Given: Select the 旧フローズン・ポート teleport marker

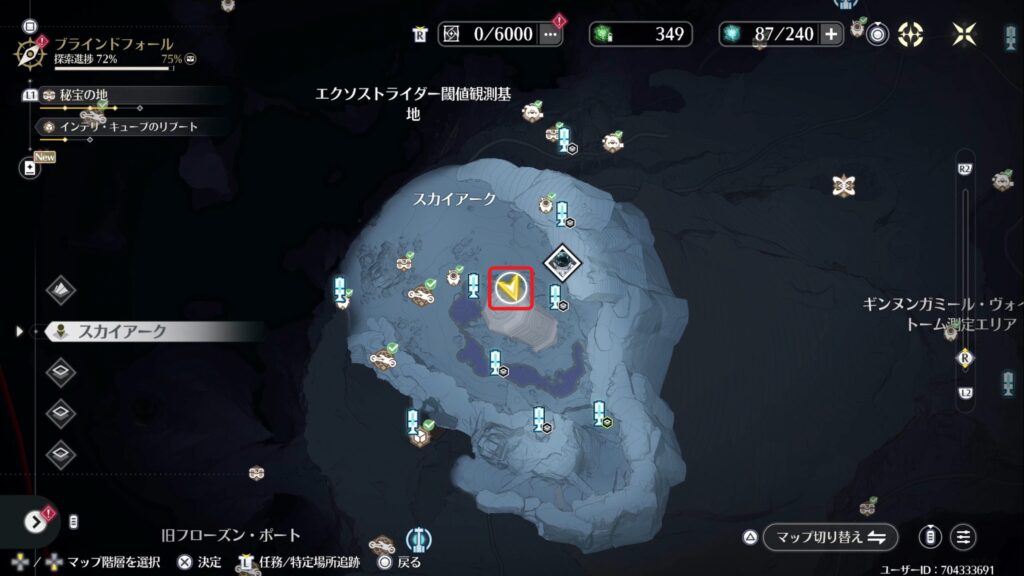Looking at the screenshot, I should (x=419, y=536).
